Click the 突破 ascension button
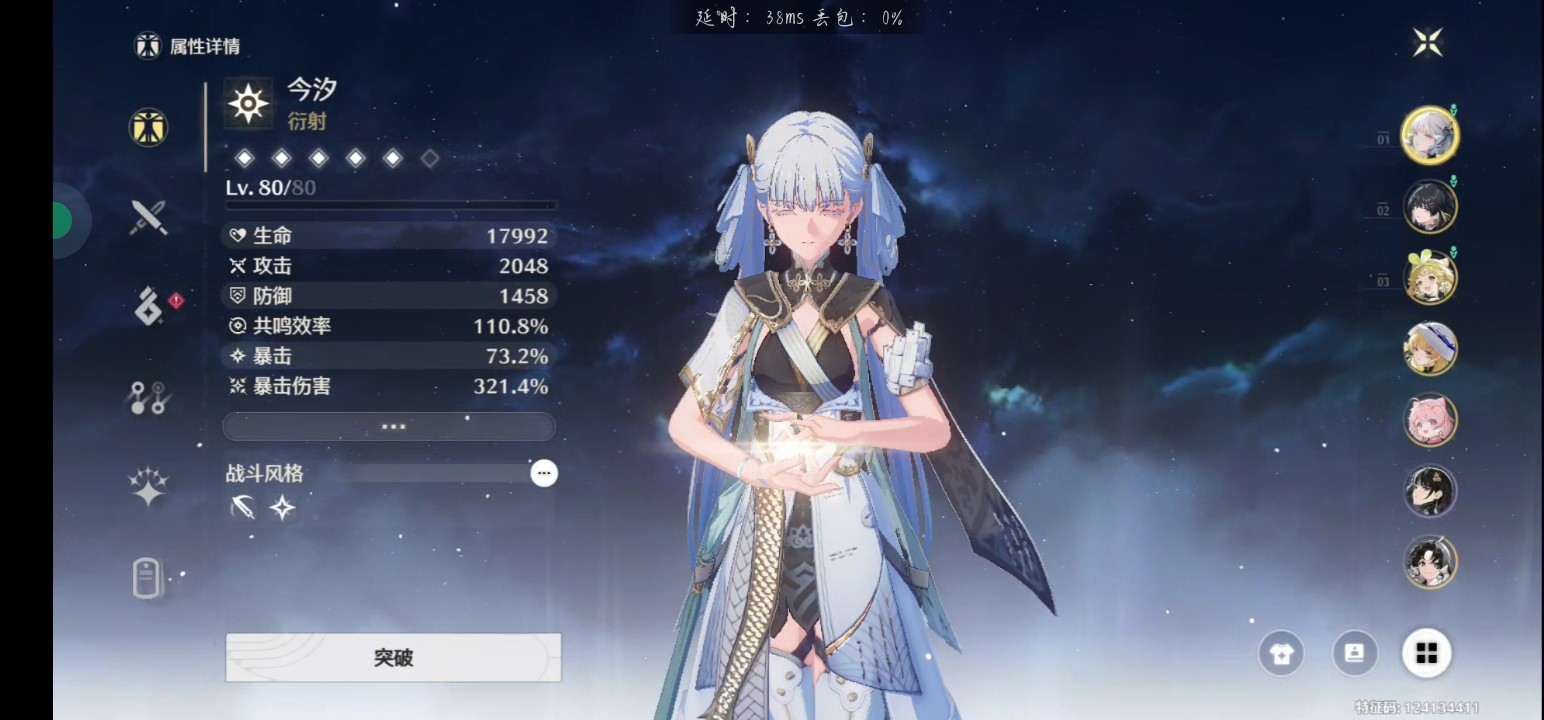 pyautogui.click(x=393, y=657)
